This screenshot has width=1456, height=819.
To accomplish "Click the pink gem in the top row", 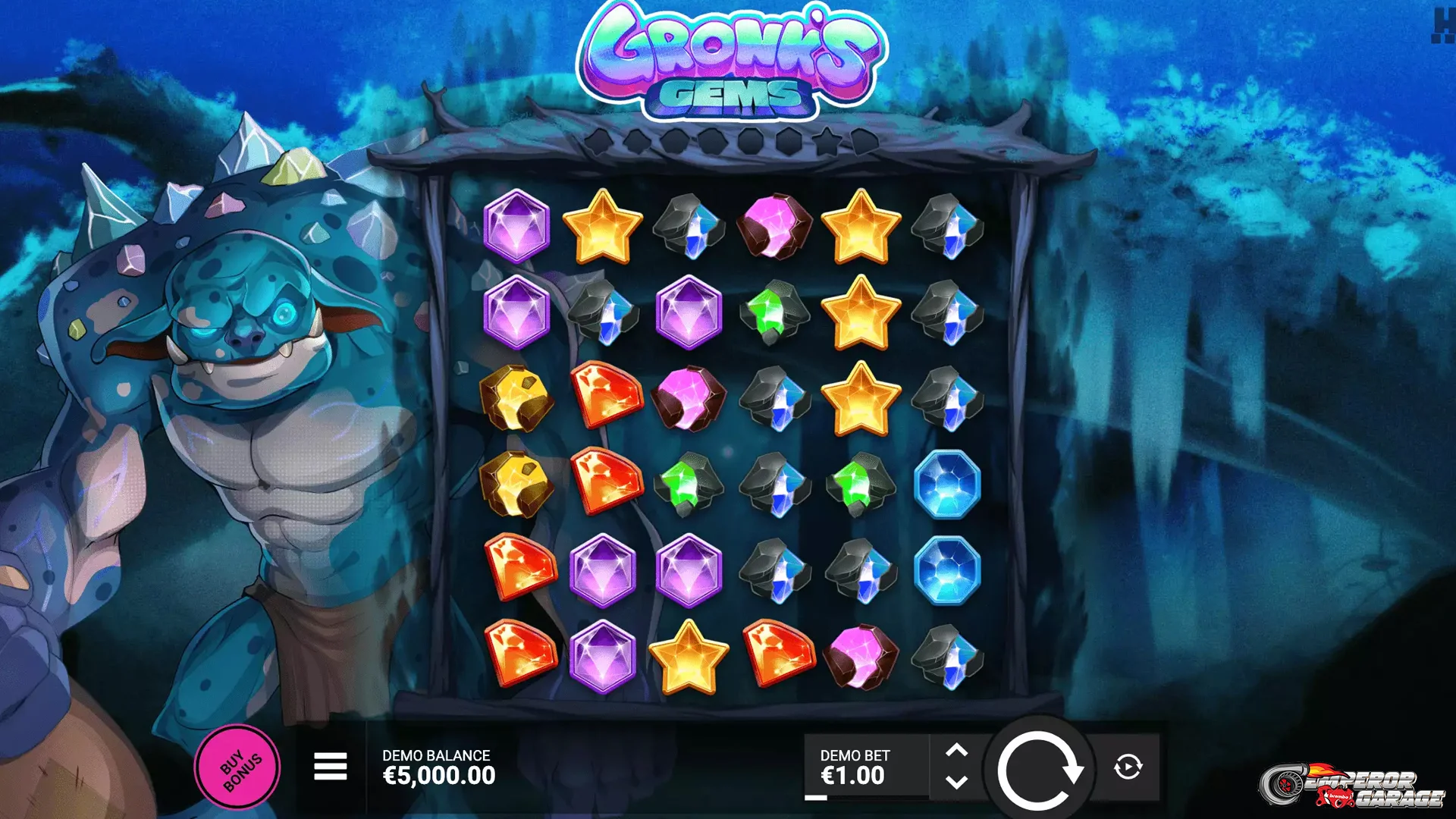I will [775, 227].
